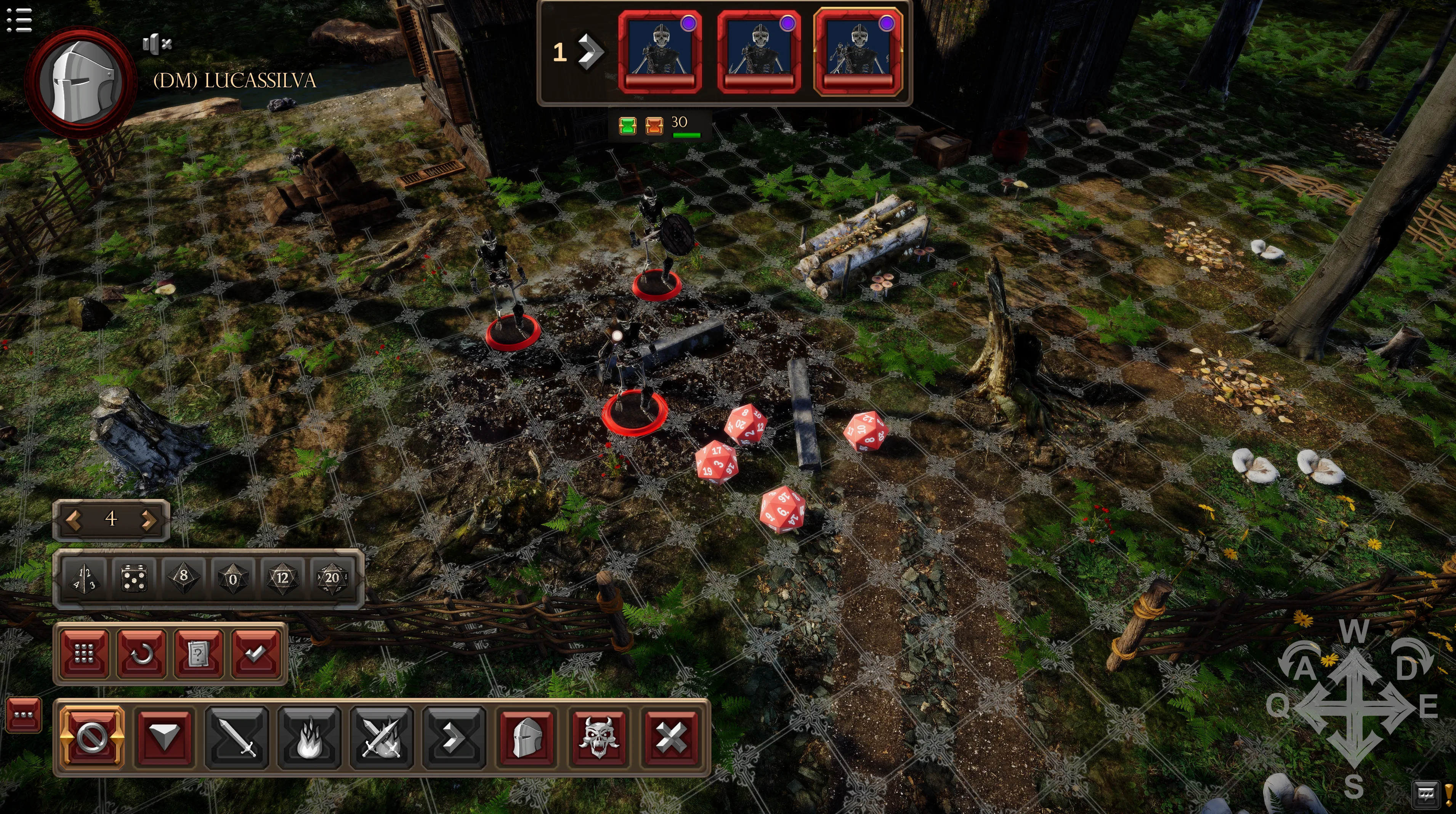Decrease the dice count with left arrow
The image size is (1456, 814).
(x=74, y=519)
